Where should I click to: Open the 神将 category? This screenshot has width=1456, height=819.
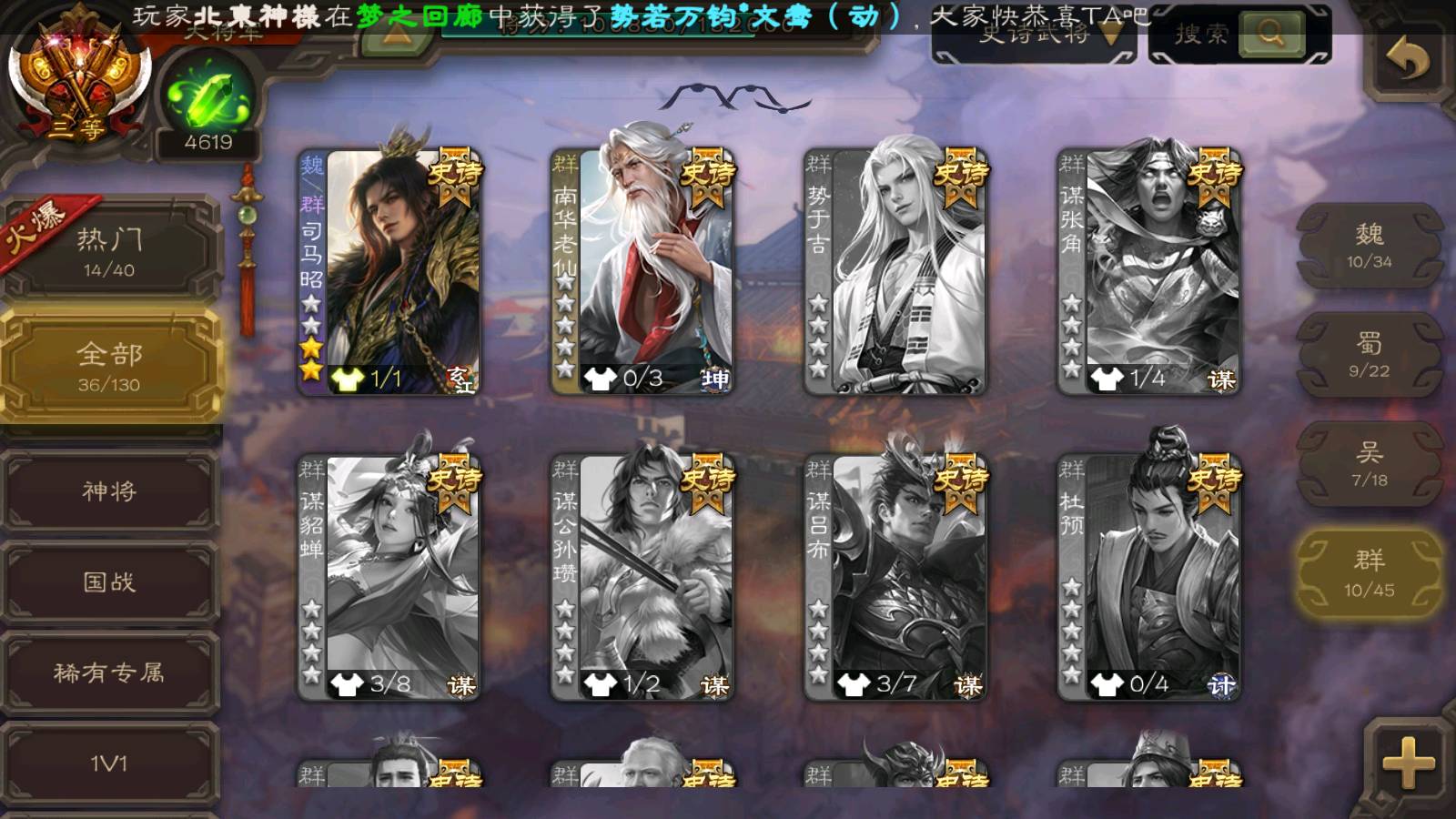(x=109, y=491)
